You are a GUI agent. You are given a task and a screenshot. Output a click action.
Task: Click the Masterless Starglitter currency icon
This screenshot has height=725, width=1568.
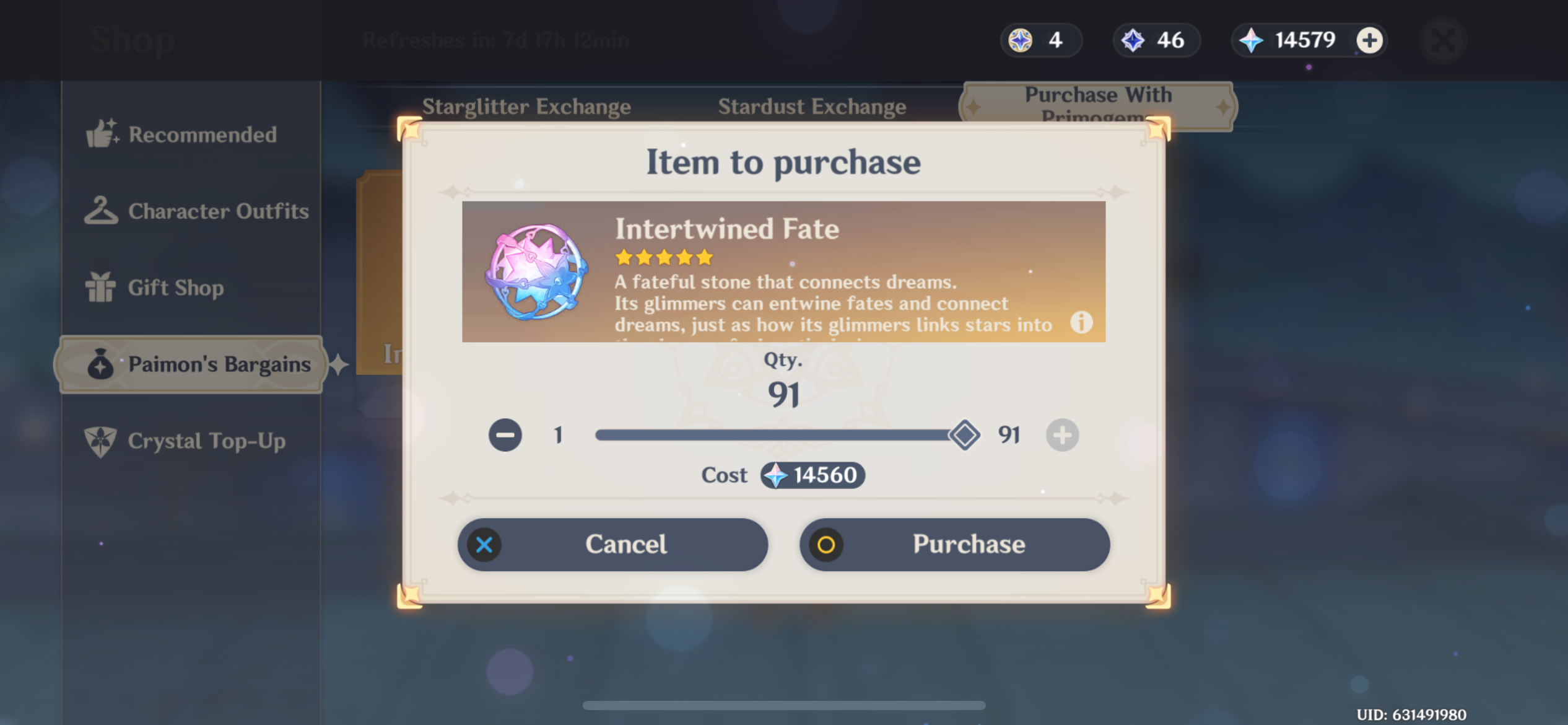[x=1020, y=40]
